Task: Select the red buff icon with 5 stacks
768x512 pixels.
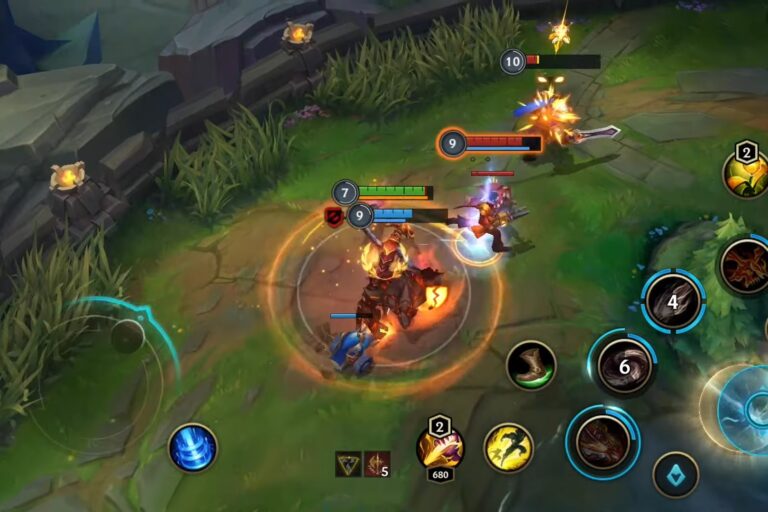Action: coord(376,464)
